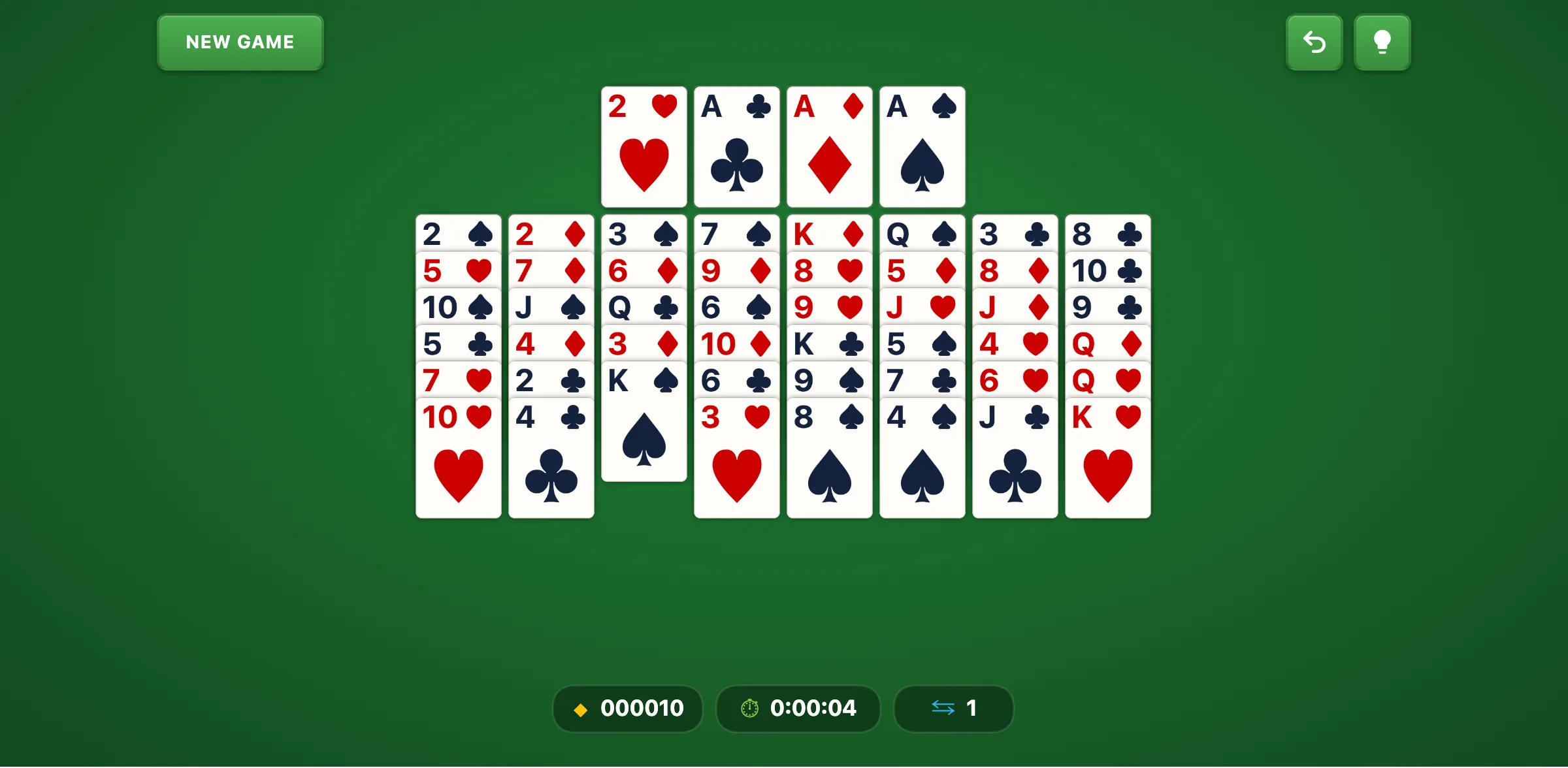Click the King of Hearts card
1568x768 pixels.
click(x=1107, y=457)
